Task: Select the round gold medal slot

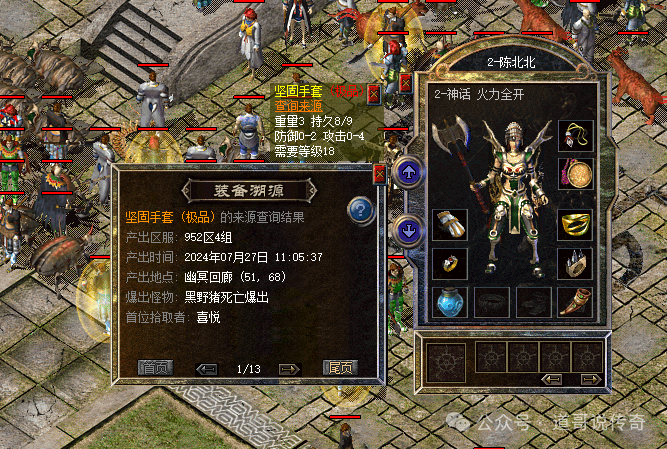Action: point(575,175)
